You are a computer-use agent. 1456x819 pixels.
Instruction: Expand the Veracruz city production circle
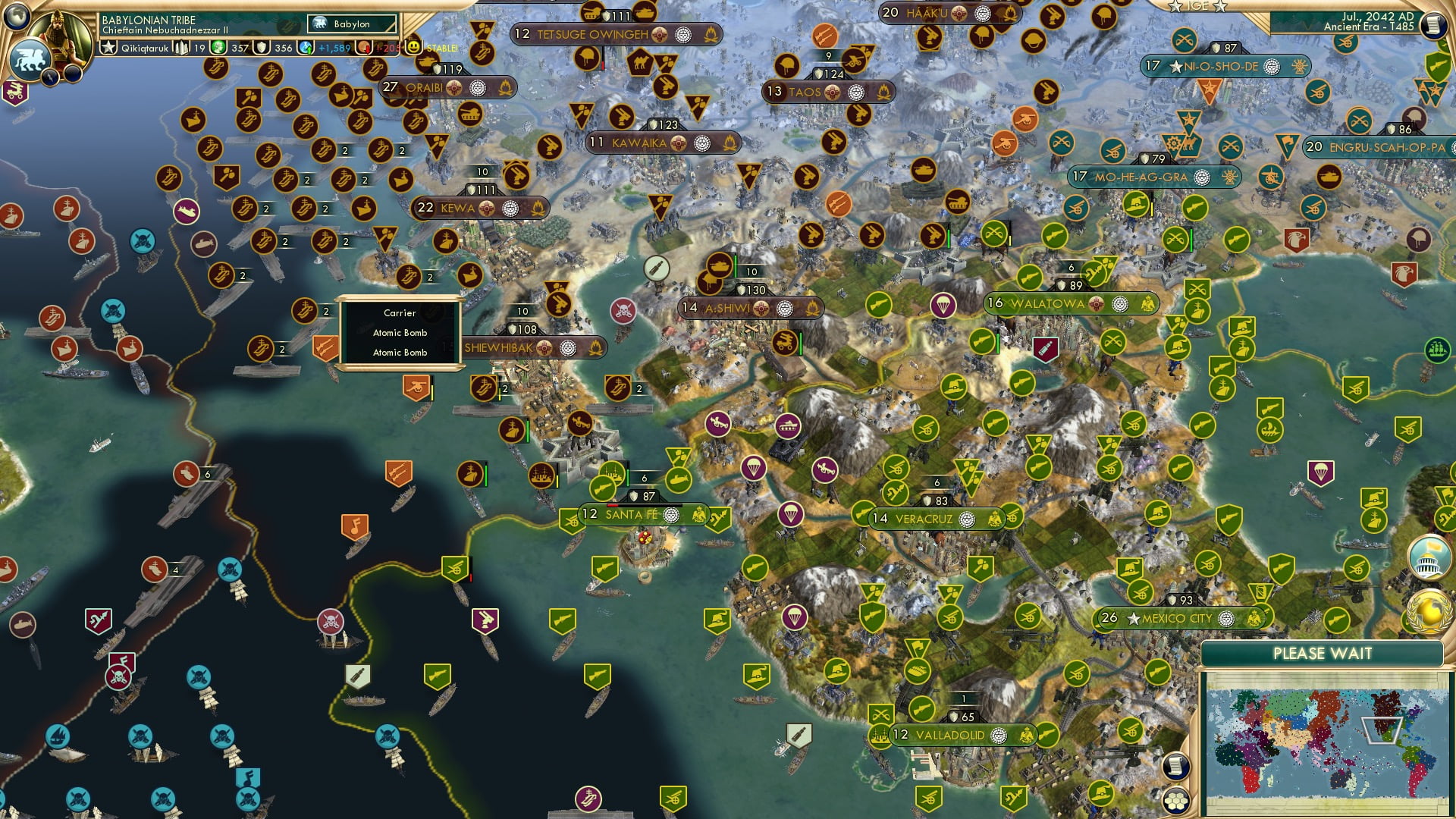click(x=966, y=519)
